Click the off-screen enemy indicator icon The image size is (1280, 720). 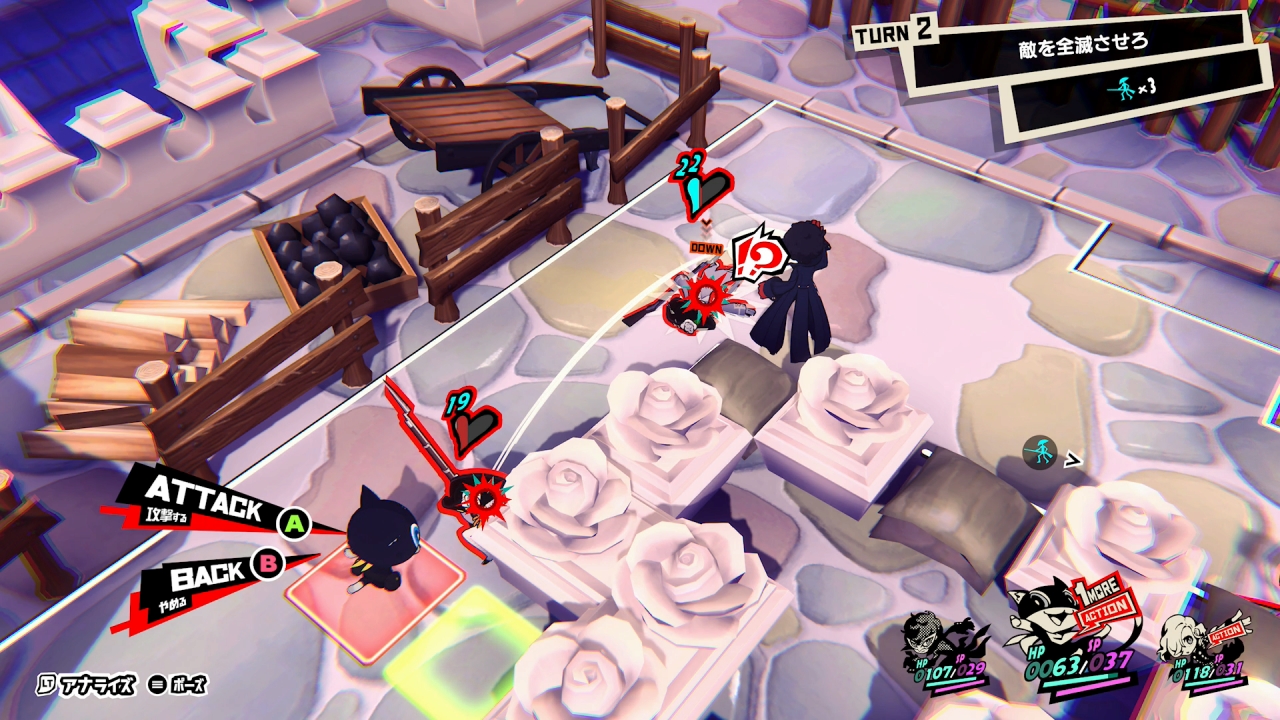(1042, 453)
